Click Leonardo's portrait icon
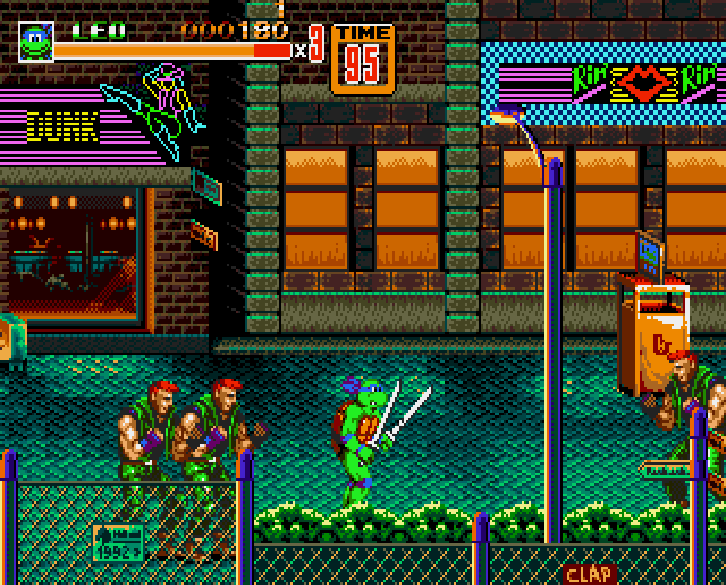726x585 pixels. click(x=35, y=42)
